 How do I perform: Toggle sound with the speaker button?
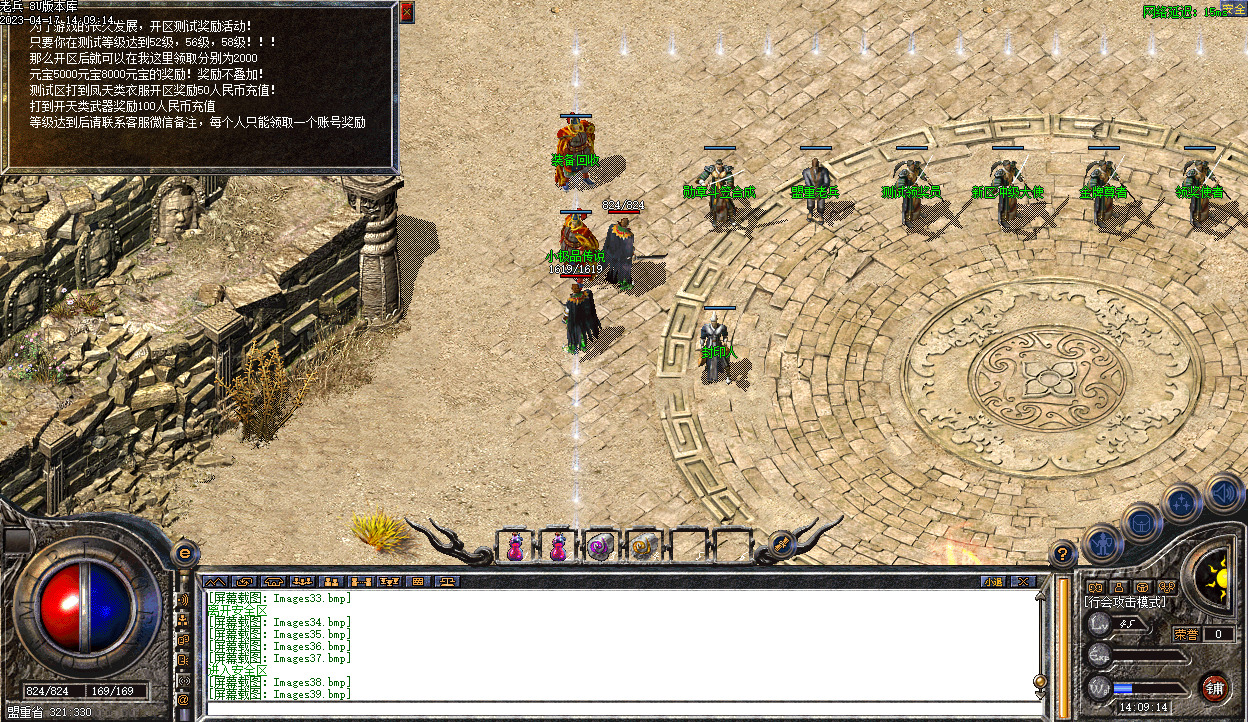1222,492
